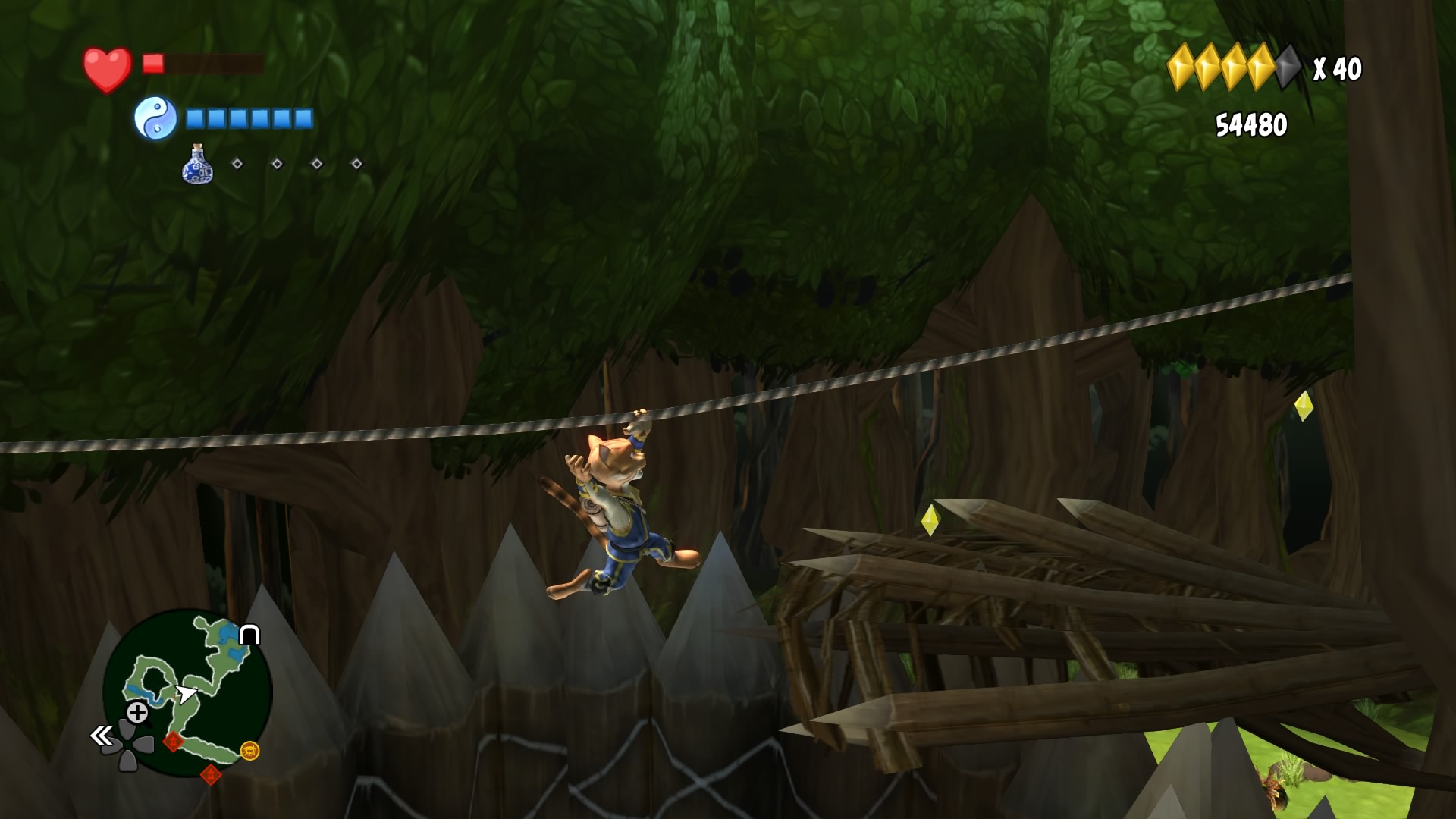Select the score readout showing 54480
Screen dimensions: 1456x819
(1253, 122)
